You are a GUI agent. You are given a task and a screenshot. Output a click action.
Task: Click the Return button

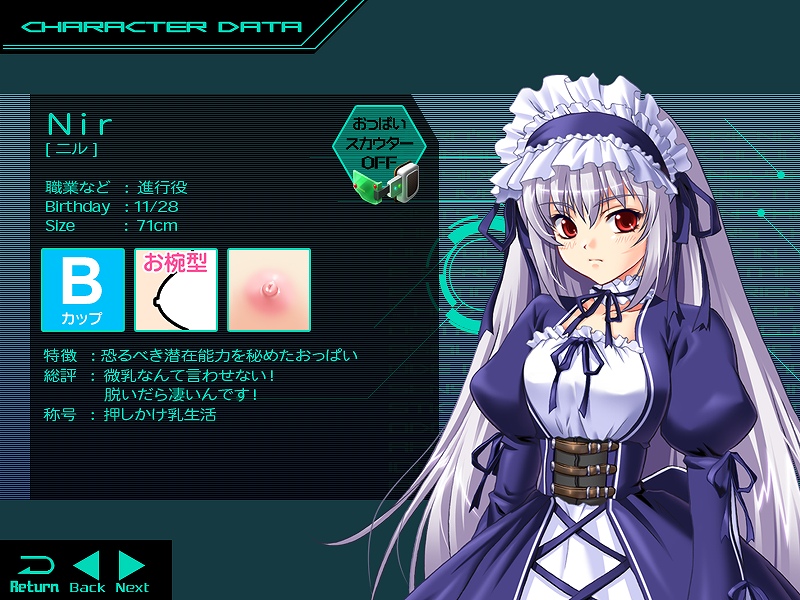point(33,572)
